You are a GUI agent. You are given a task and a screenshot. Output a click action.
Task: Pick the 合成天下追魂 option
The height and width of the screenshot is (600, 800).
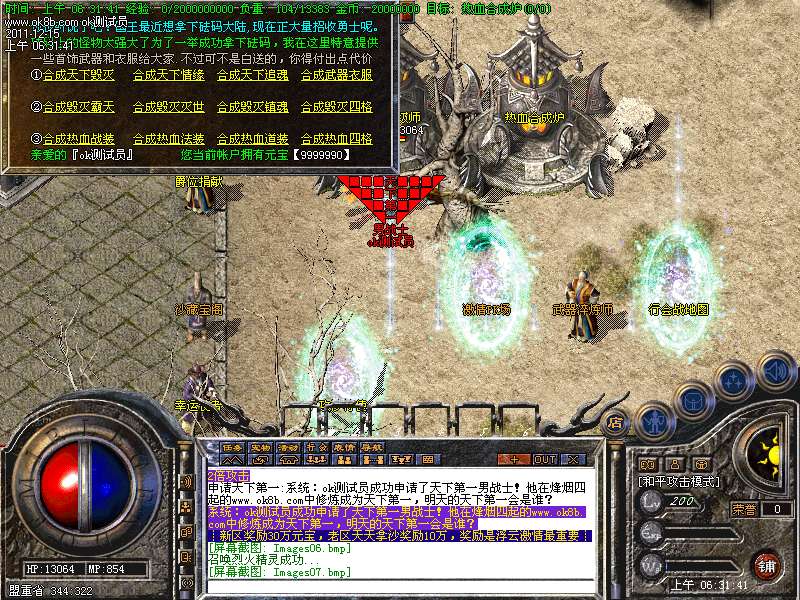[252, 75]
